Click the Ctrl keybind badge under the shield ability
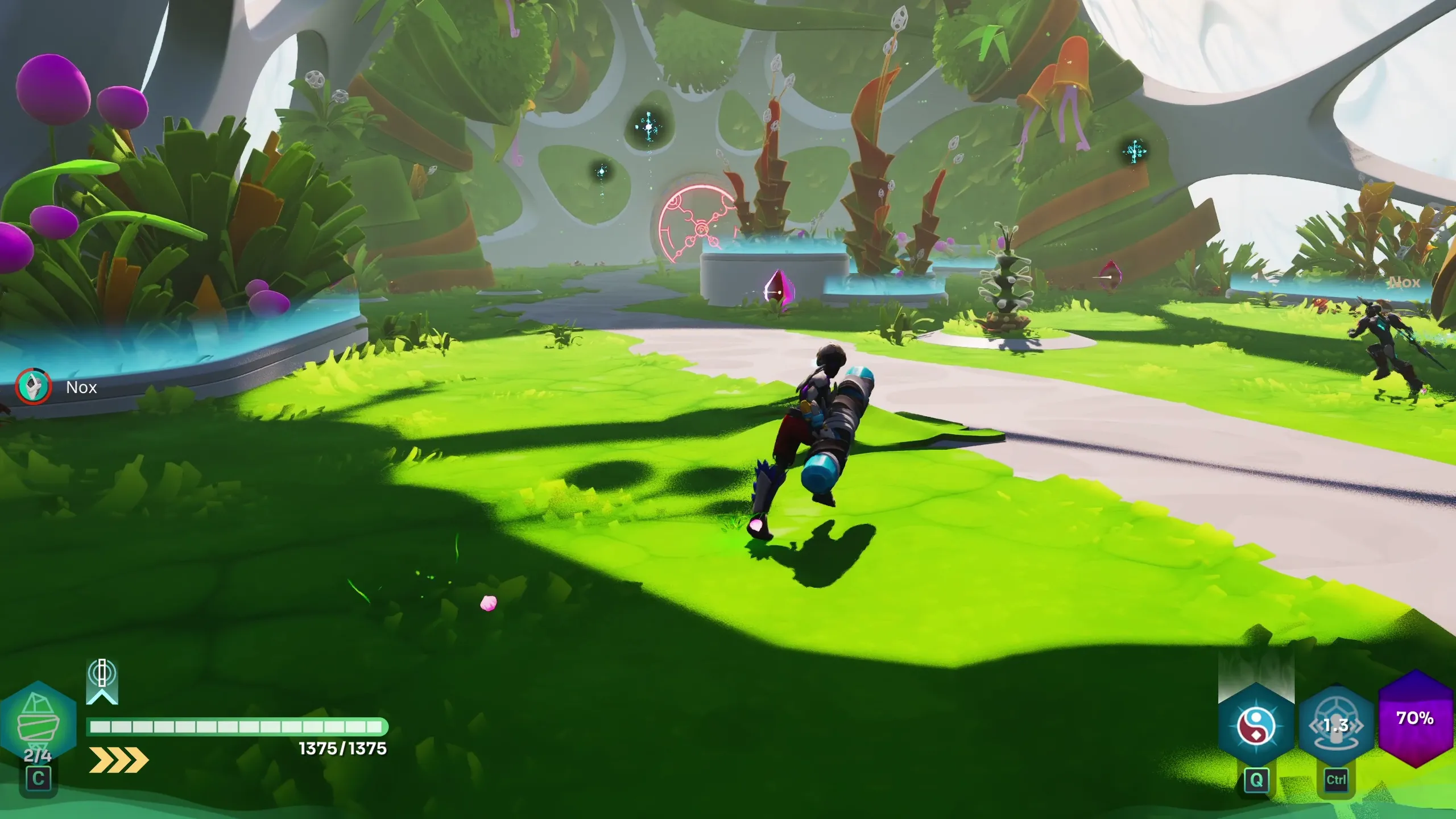Viewport: 1456px width, 819px height. point(1335,780)
